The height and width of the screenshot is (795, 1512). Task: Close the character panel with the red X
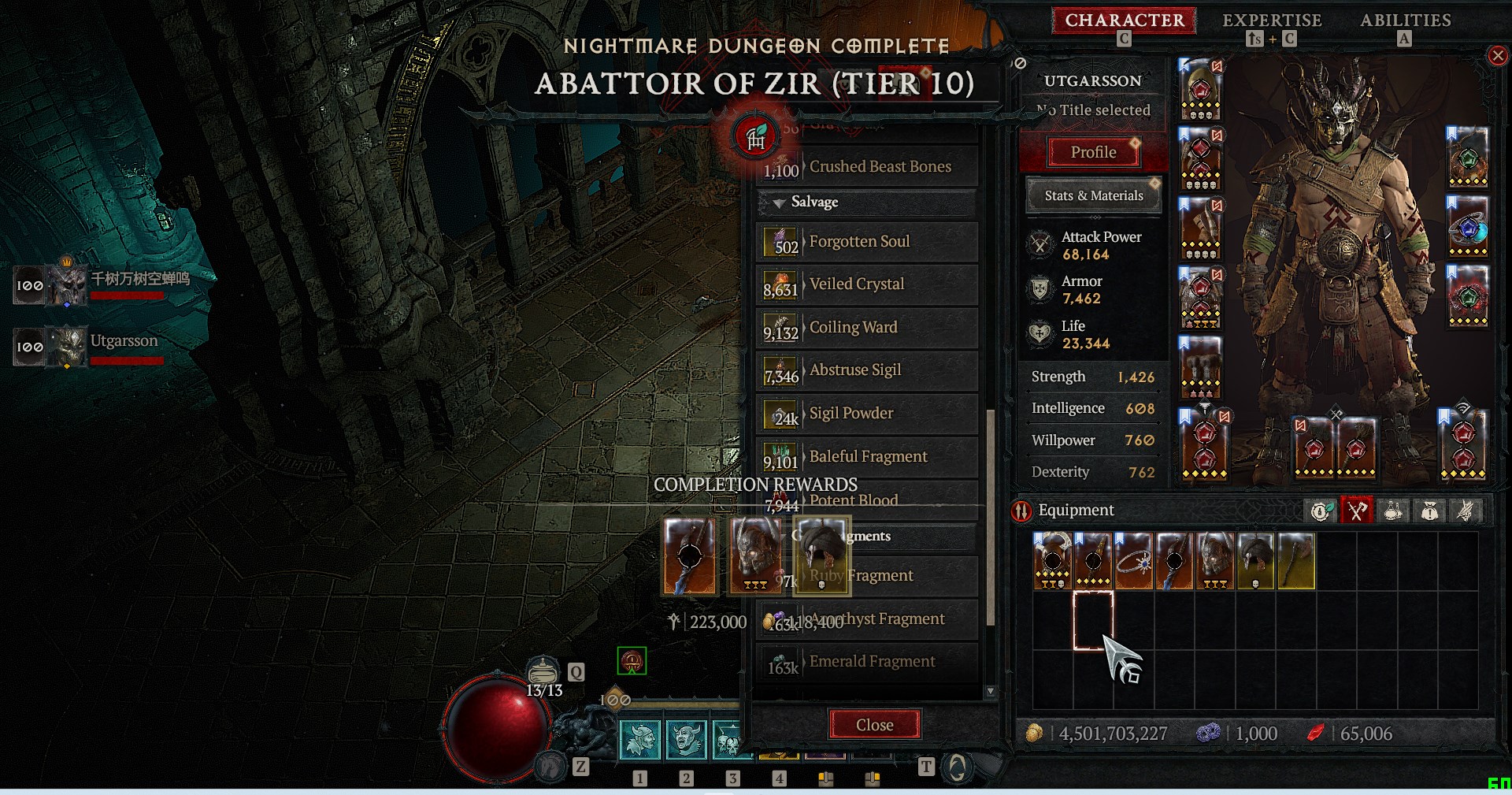pos(1497,56)
